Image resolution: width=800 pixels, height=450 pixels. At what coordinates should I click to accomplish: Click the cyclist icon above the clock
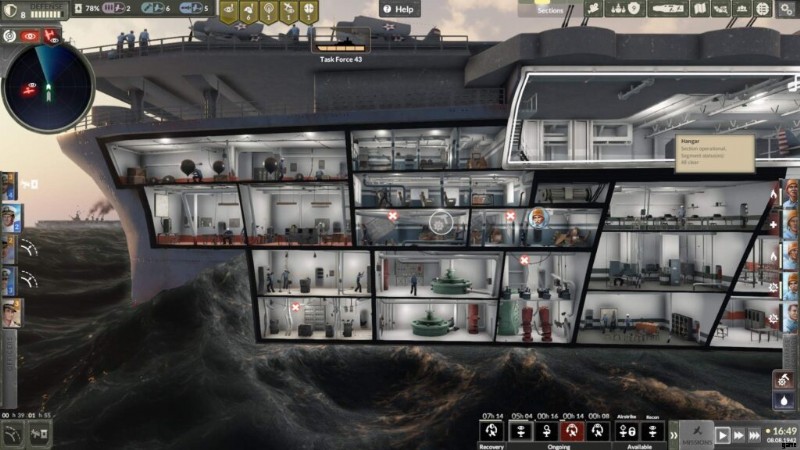tap(785, 381)
